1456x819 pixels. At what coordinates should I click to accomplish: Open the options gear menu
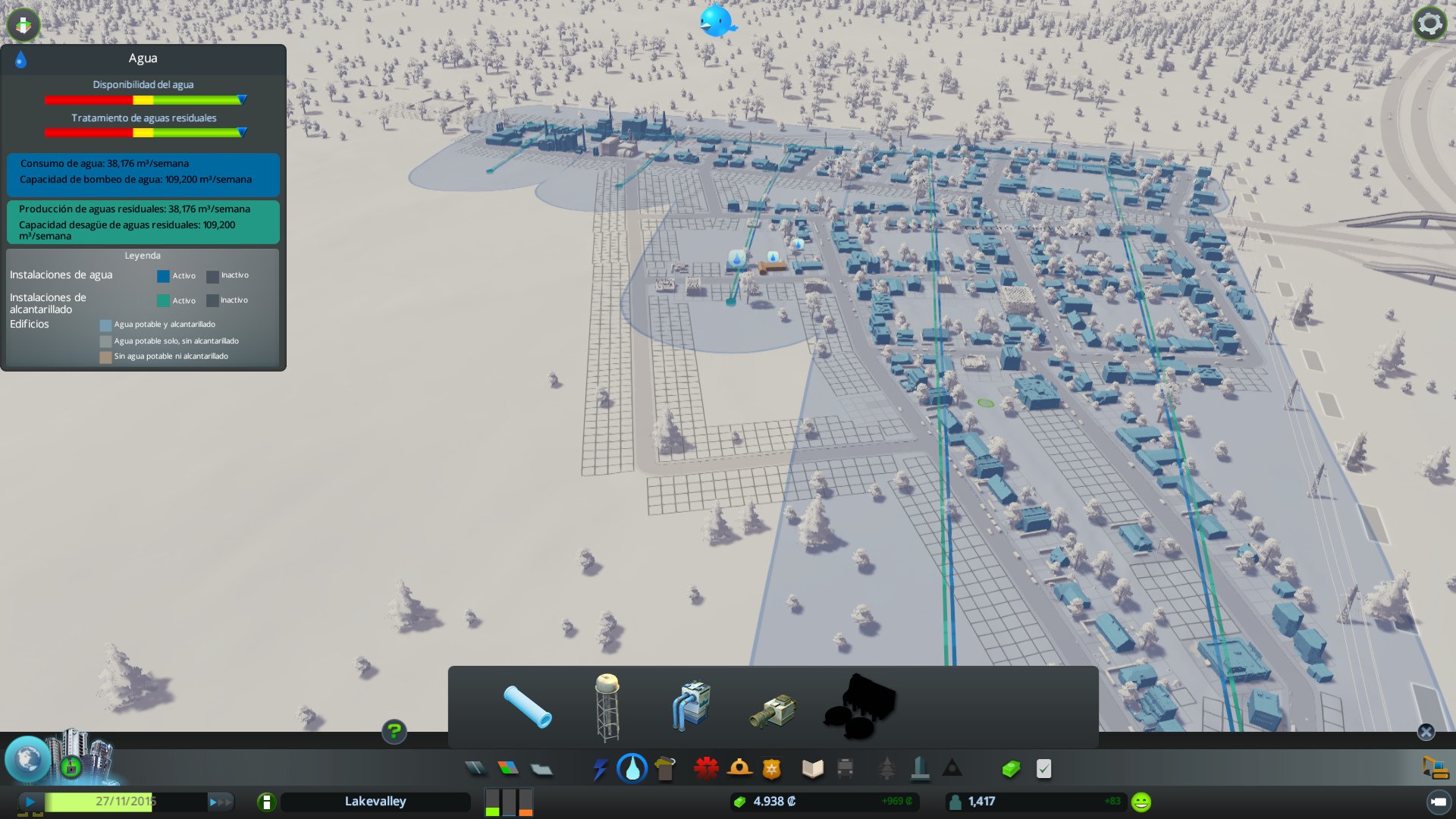pyautogui.click(x=1429, y=23)
